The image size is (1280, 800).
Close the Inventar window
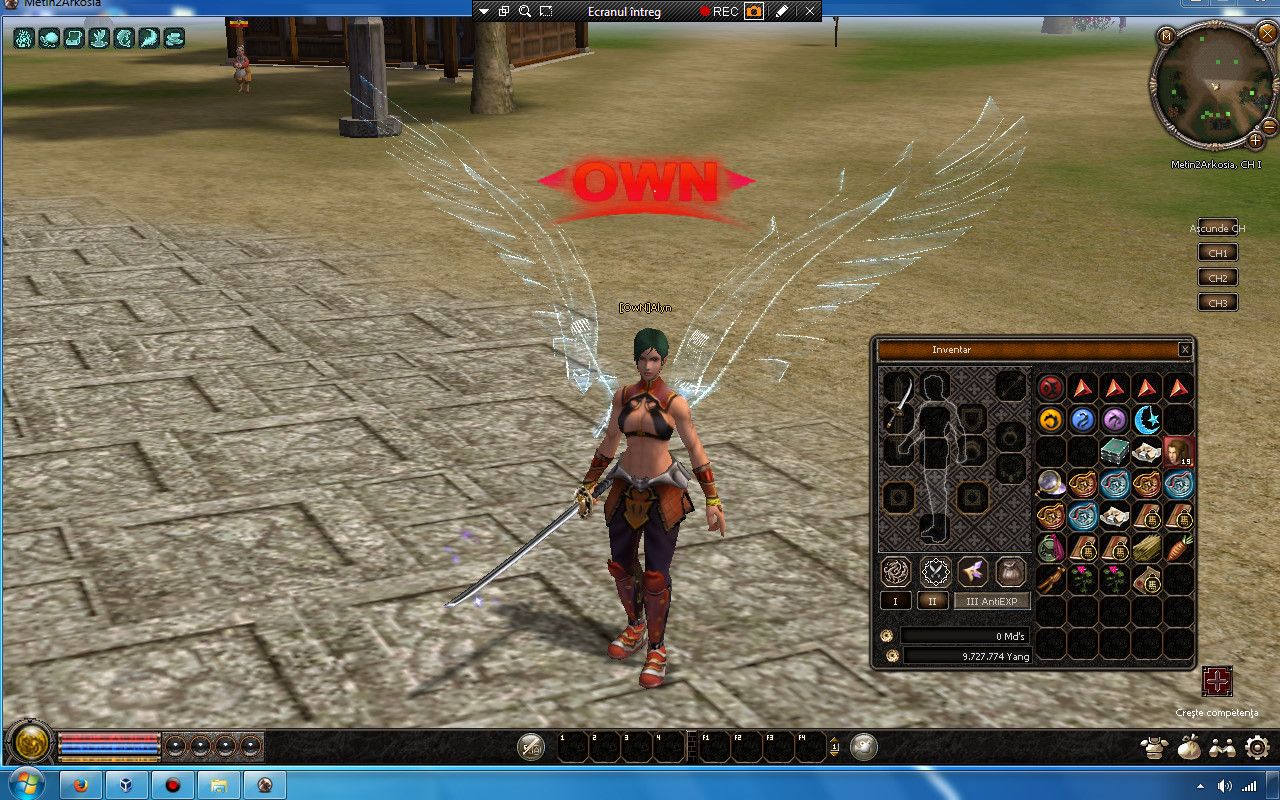click(1184, 350)
